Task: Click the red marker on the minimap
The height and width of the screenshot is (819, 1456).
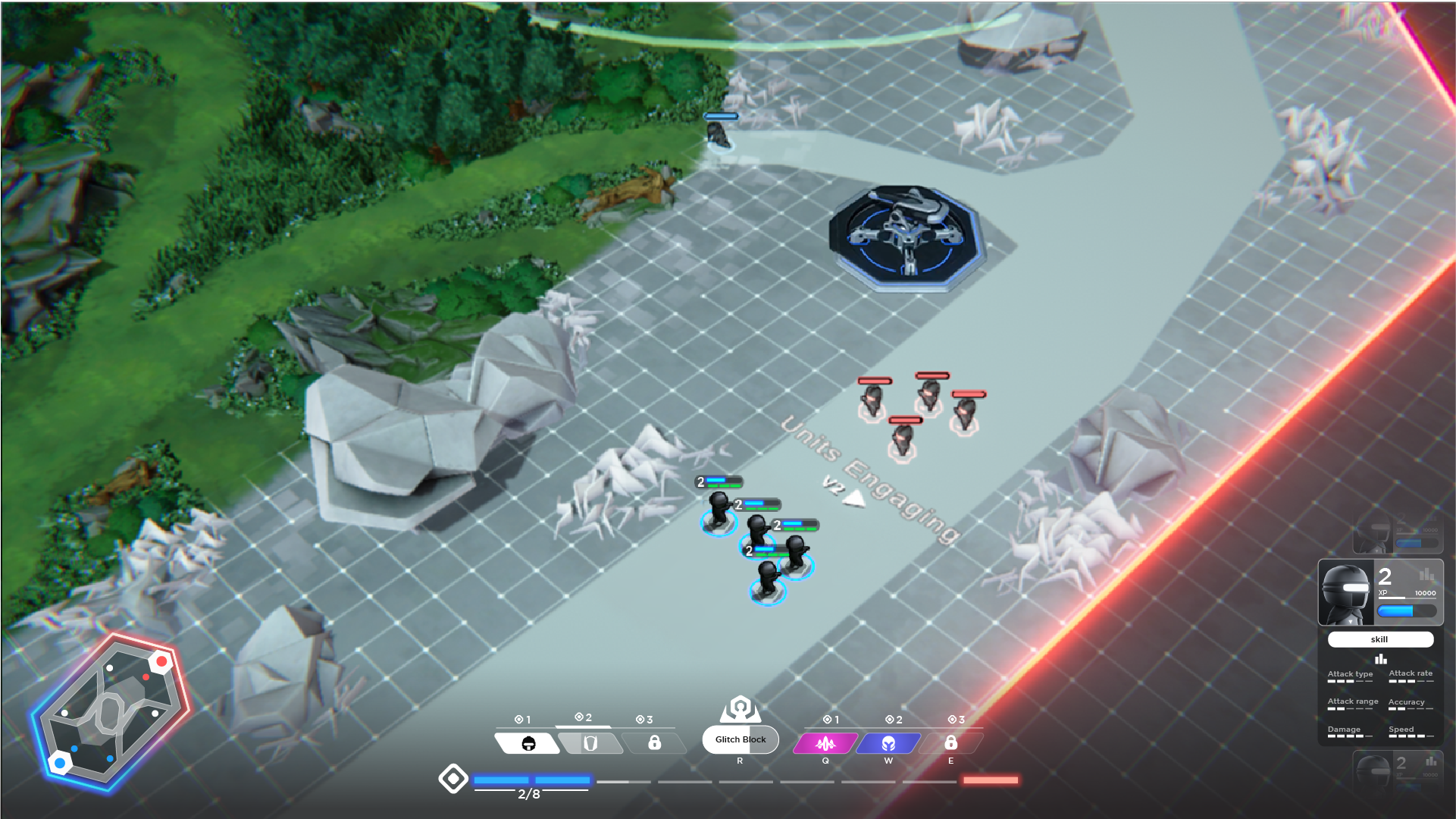Action: [x=161, y=662]
